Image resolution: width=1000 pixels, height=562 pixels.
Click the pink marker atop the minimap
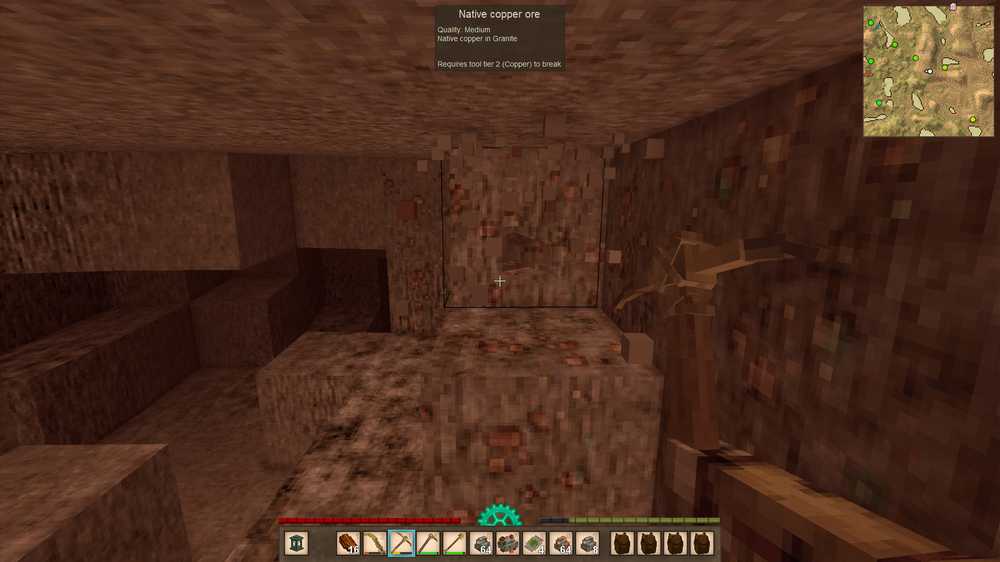(953, 6)
